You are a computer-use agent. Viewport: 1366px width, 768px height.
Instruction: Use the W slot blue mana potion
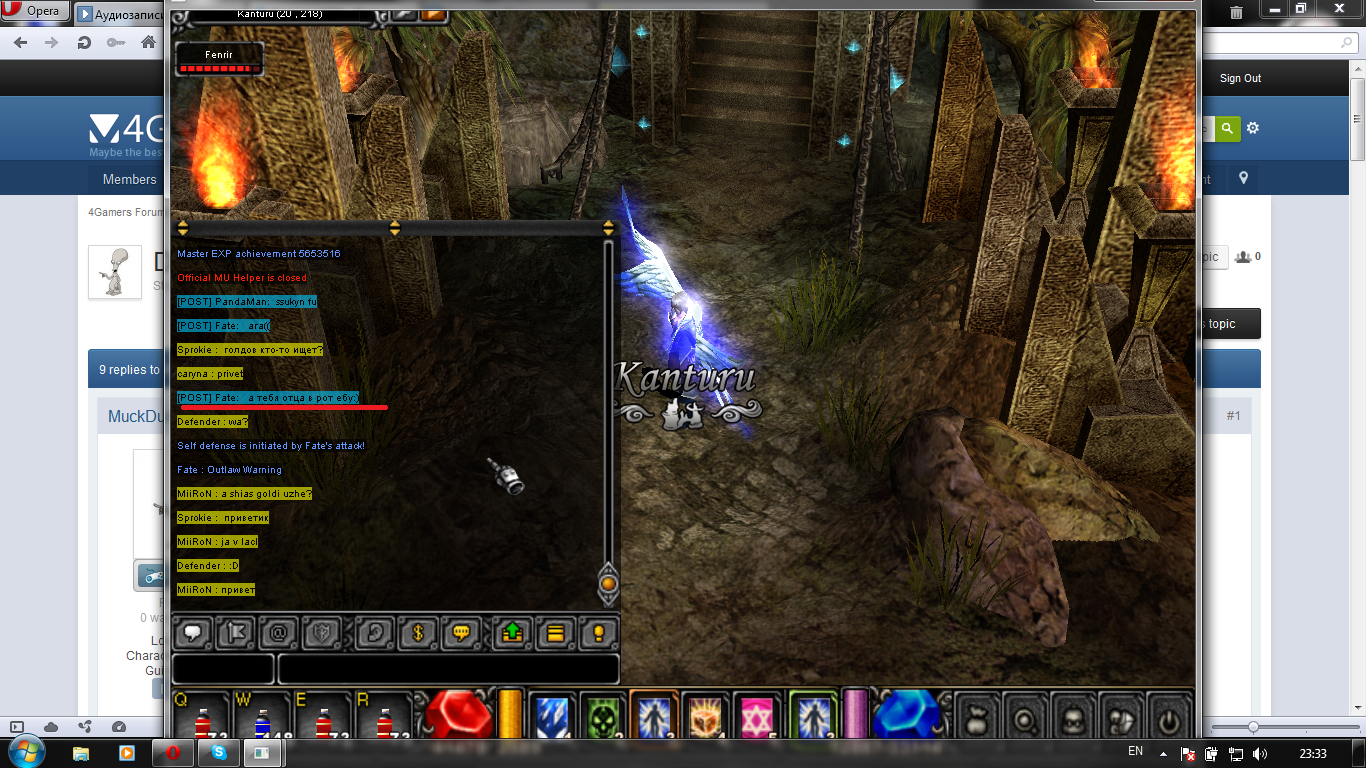[261, 718]
